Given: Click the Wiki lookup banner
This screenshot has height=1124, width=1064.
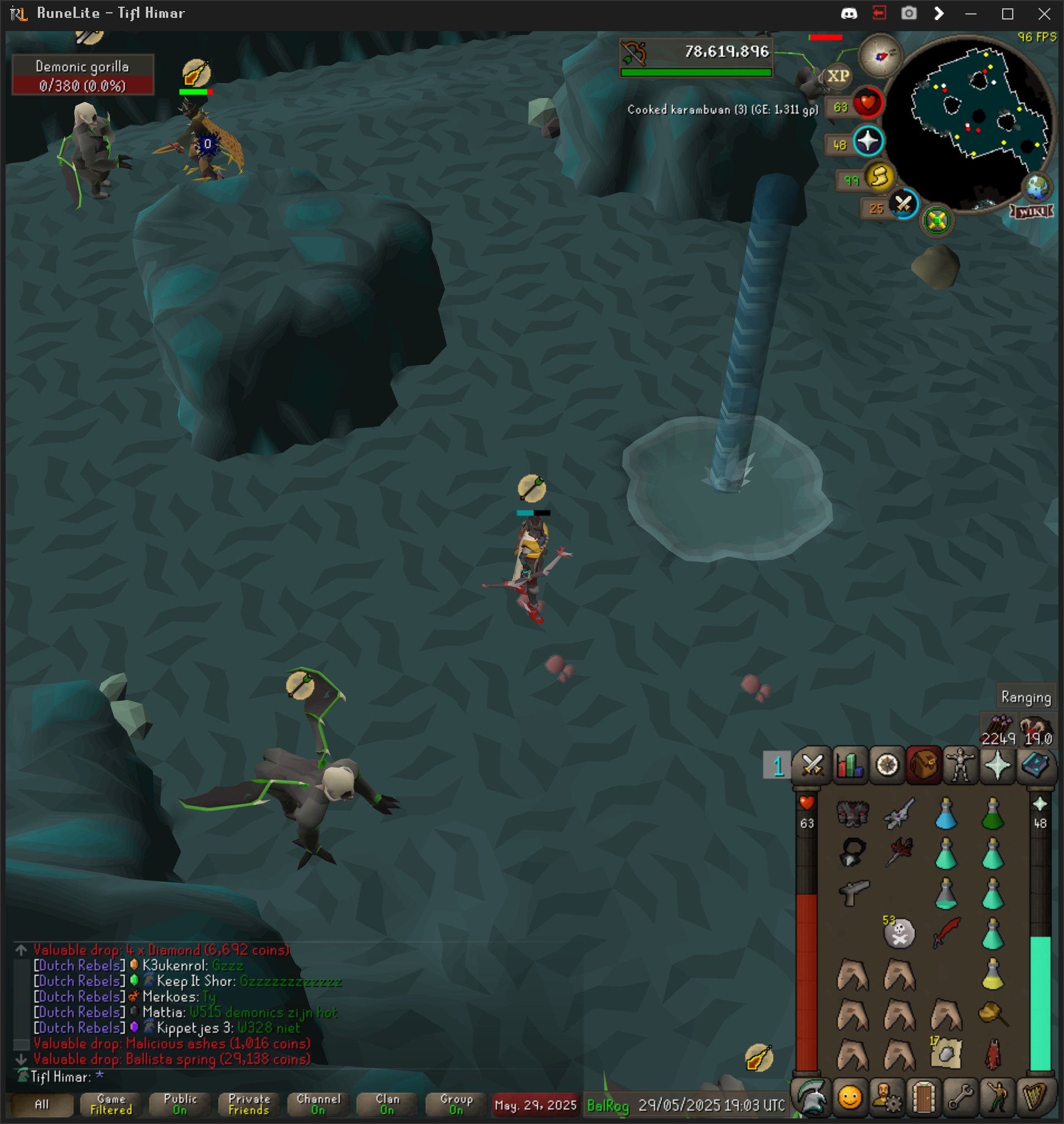Looking at the screenshot, I should click(1032, 212).
